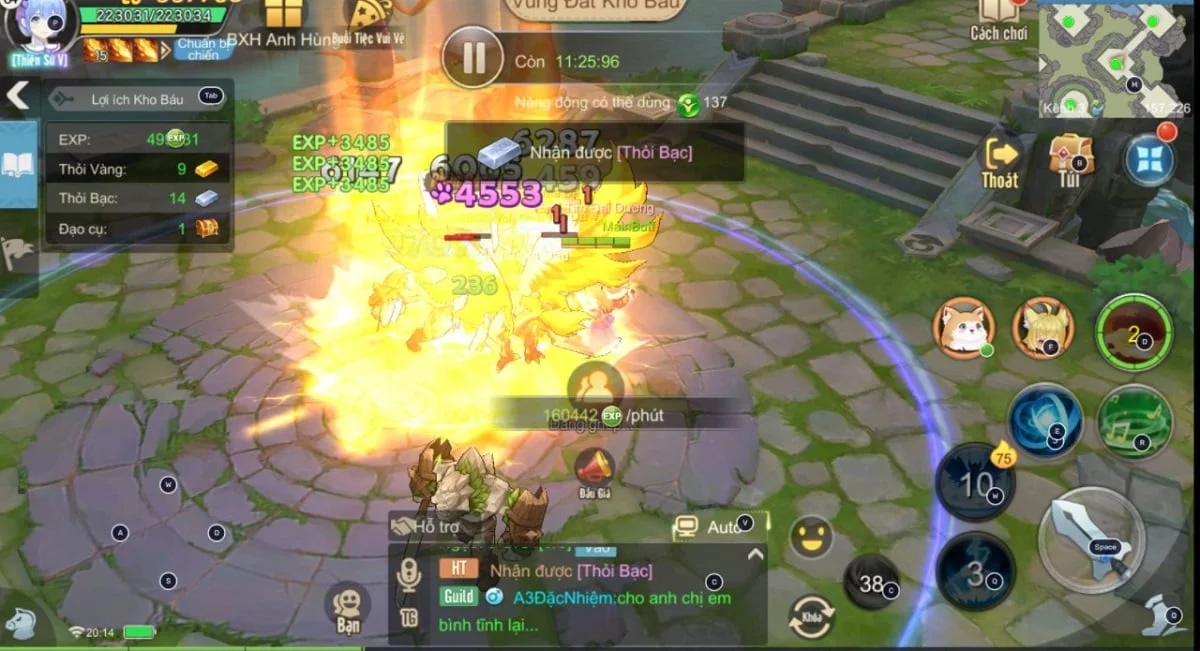Click the Thoát exit button
Viewport: 1200px width, 651px height.
1000,163
